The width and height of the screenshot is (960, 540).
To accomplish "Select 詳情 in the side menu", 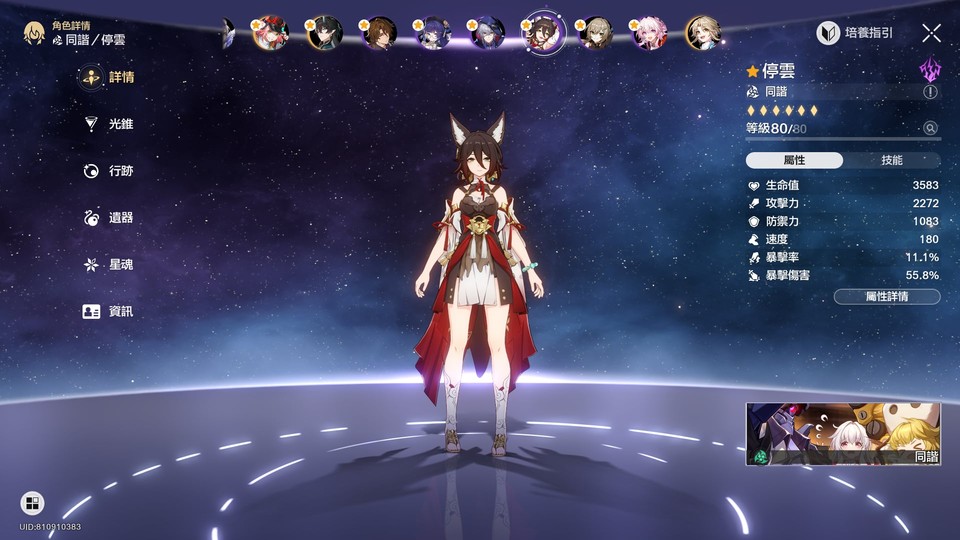I will pos(109,77).
